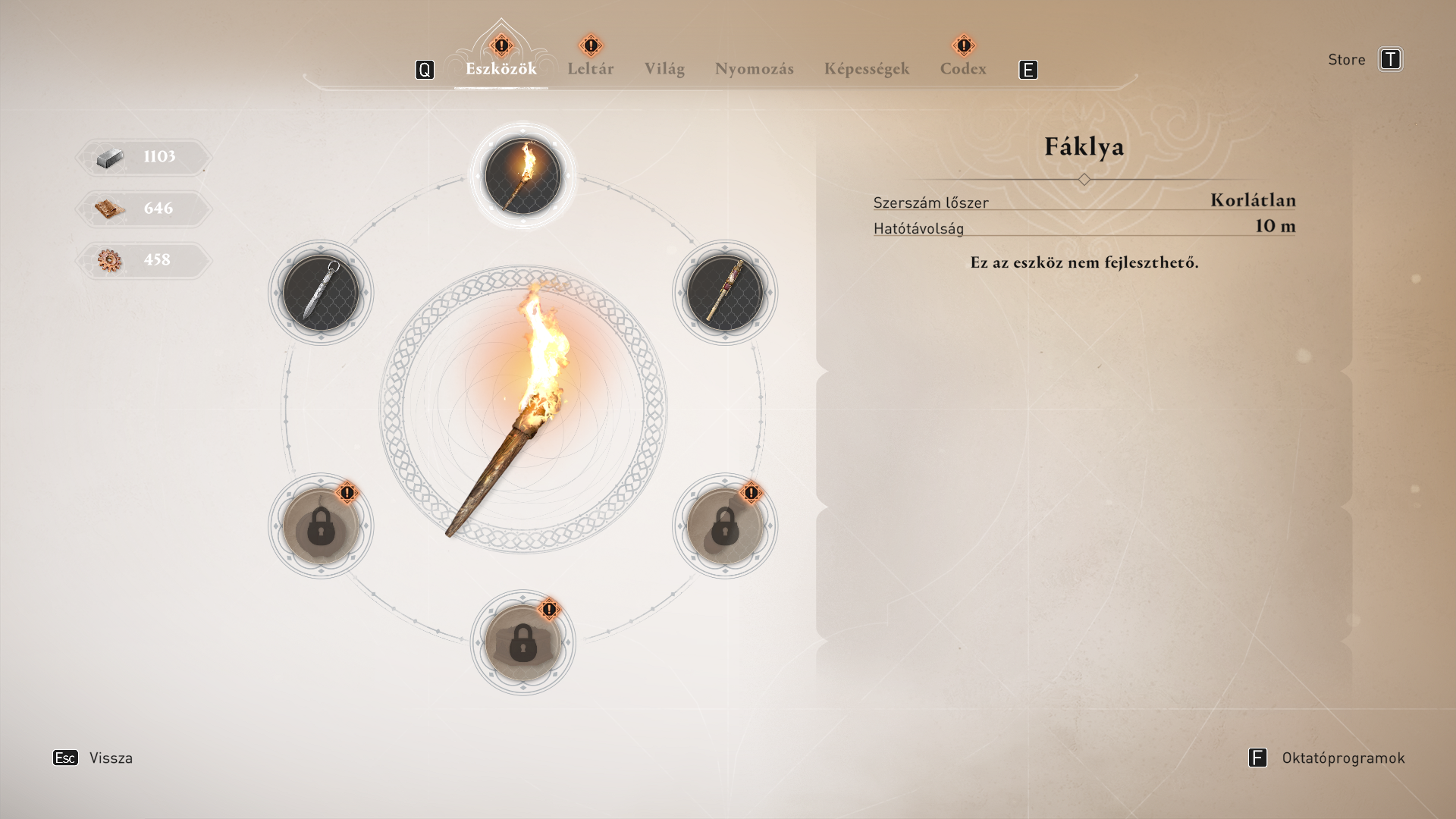Switch to the Eszközök tab
1456x819 pixels.
pos(500,69)
